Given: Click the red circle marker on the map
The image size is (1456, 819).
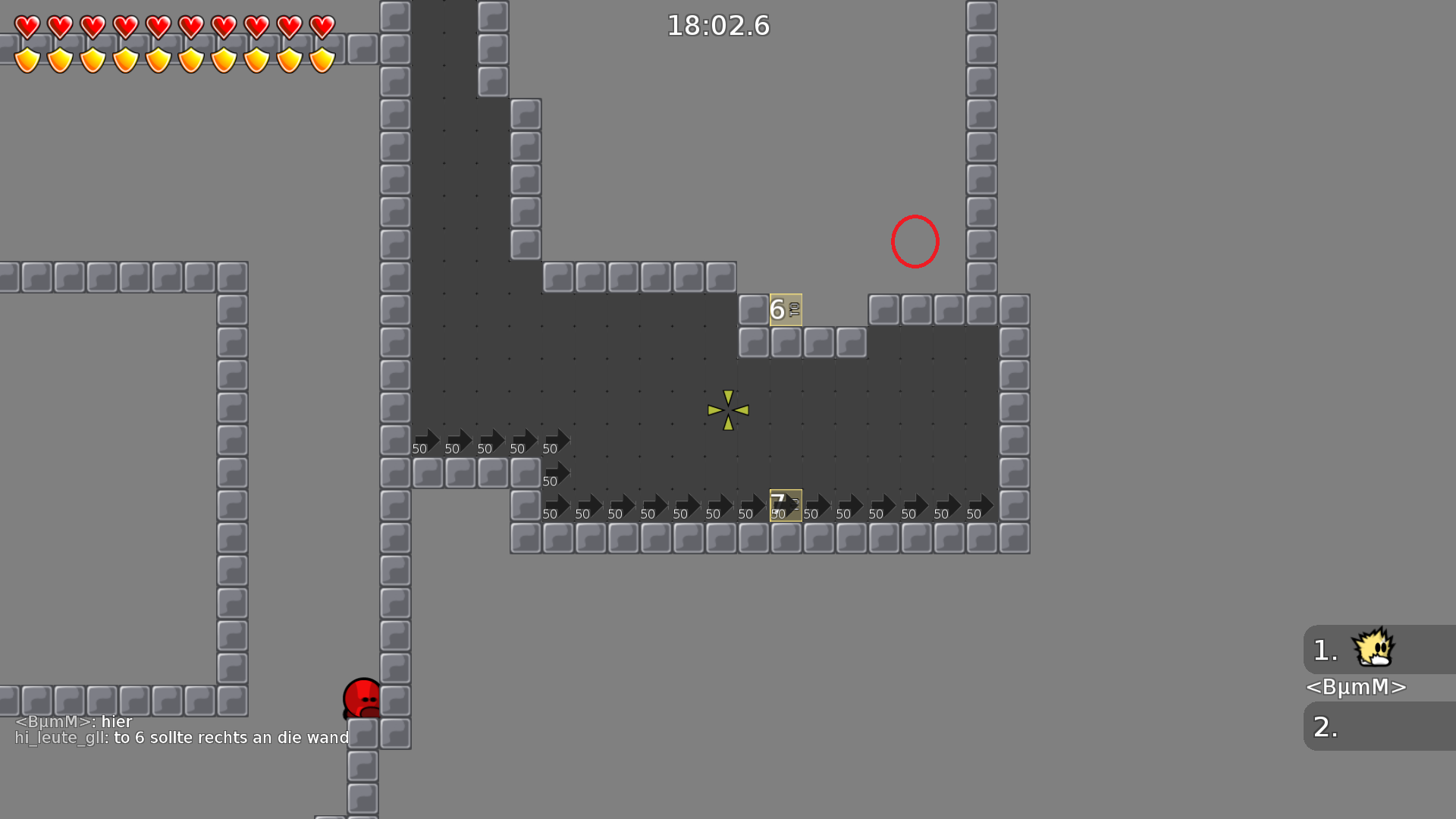Looking at the screenshot, I should pyautogui.click(x=915, y=241).
